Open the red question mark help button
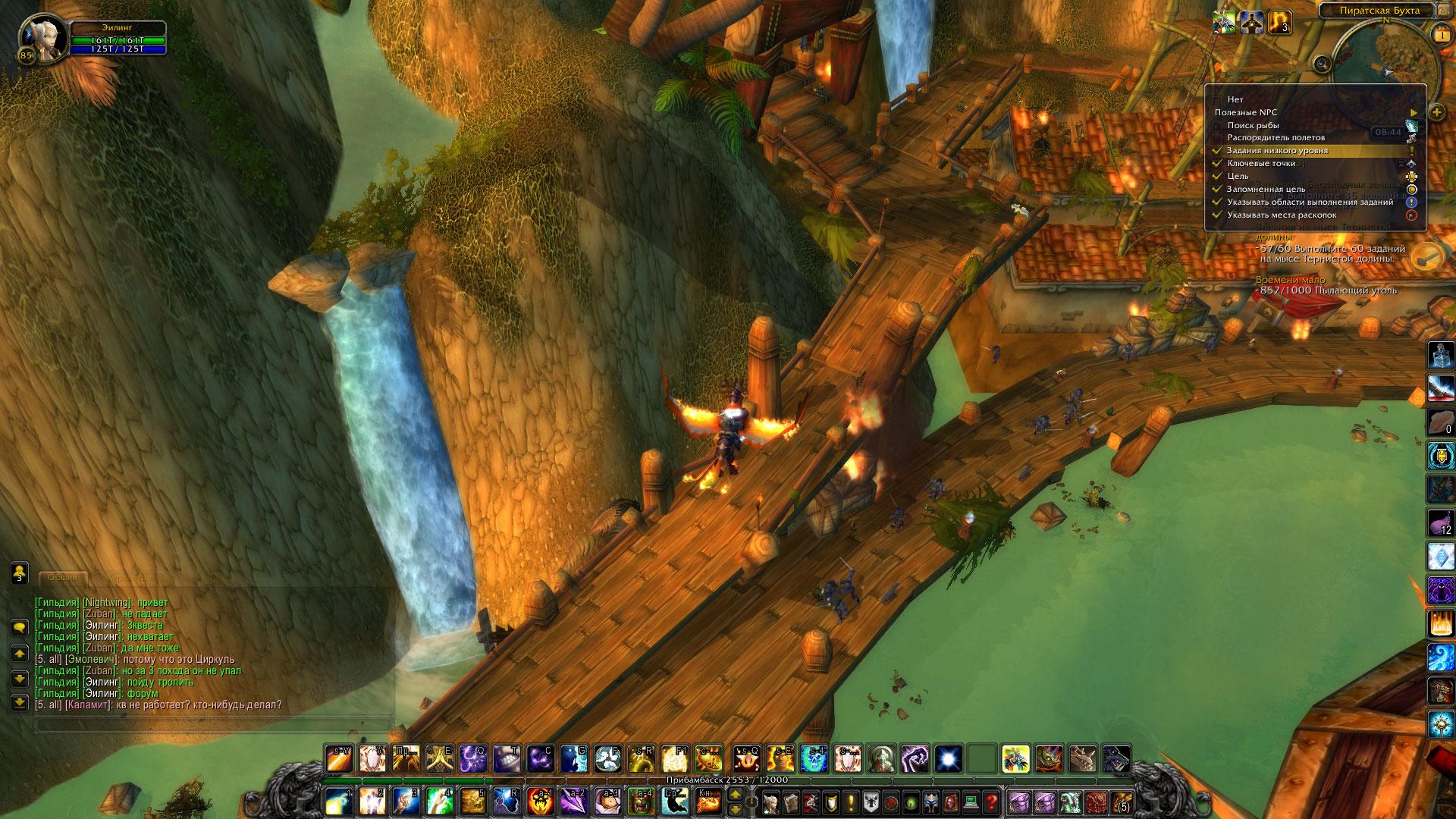 tap(991, 802)
